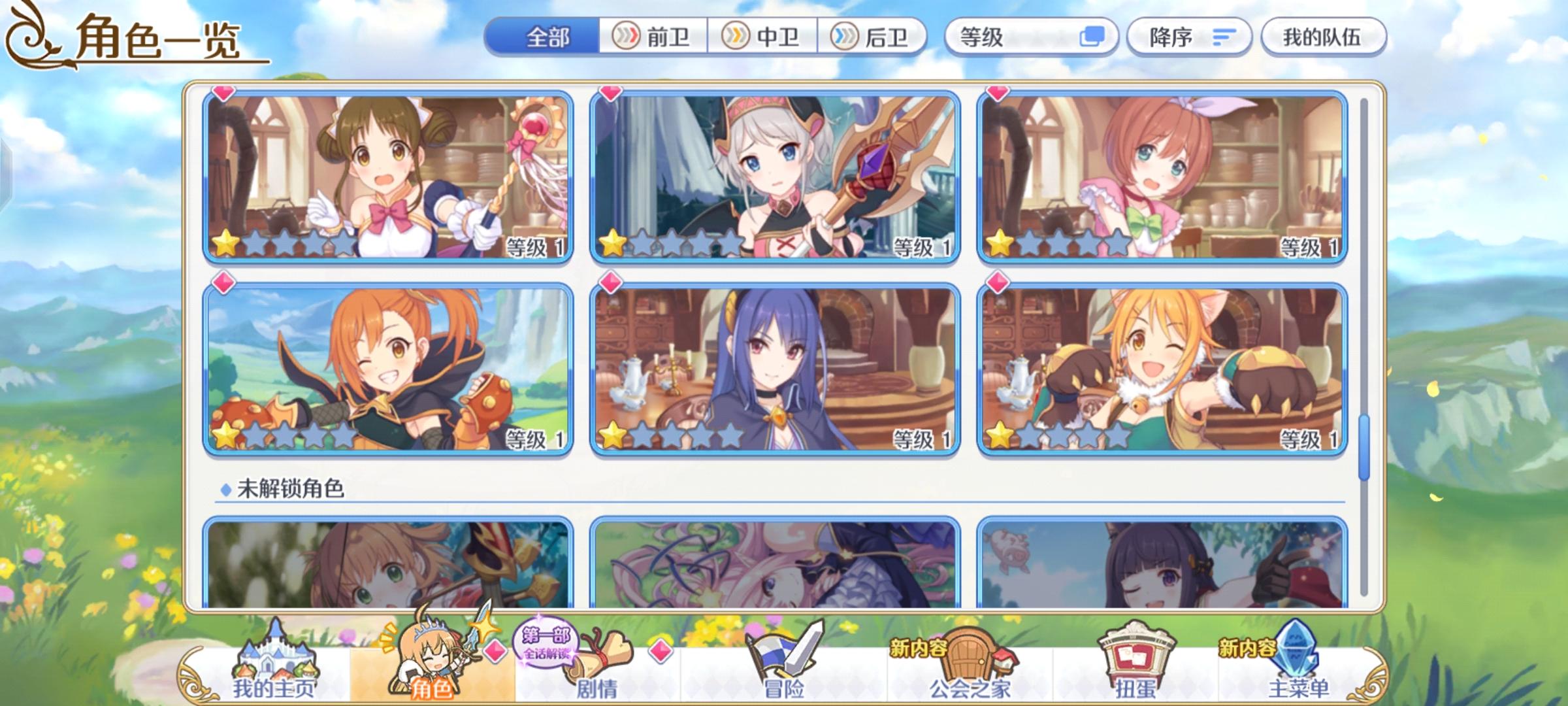The width and height of the screenshot is (1568, 706).
Task: Expand the sort criteria copy selector
Action: click(x=1092, y=38)
